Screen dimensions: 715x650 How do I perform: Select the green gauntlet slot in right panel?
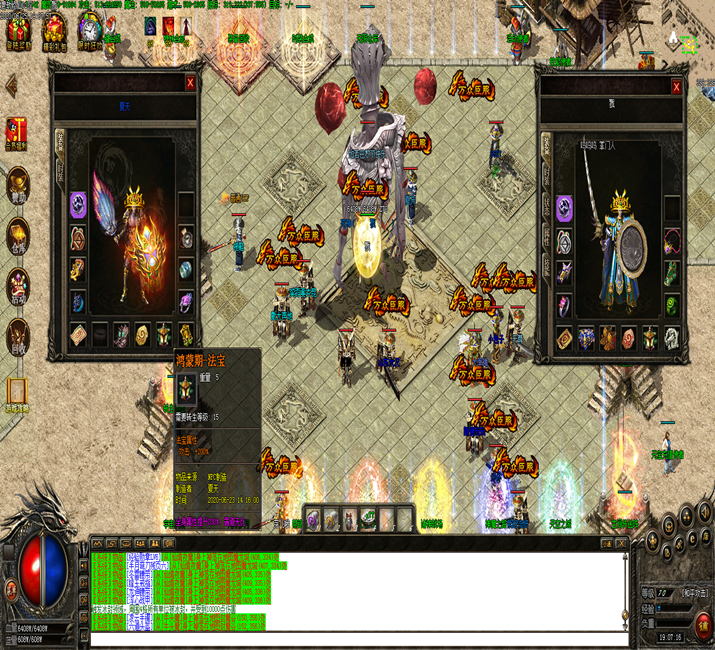pos(672,272)
